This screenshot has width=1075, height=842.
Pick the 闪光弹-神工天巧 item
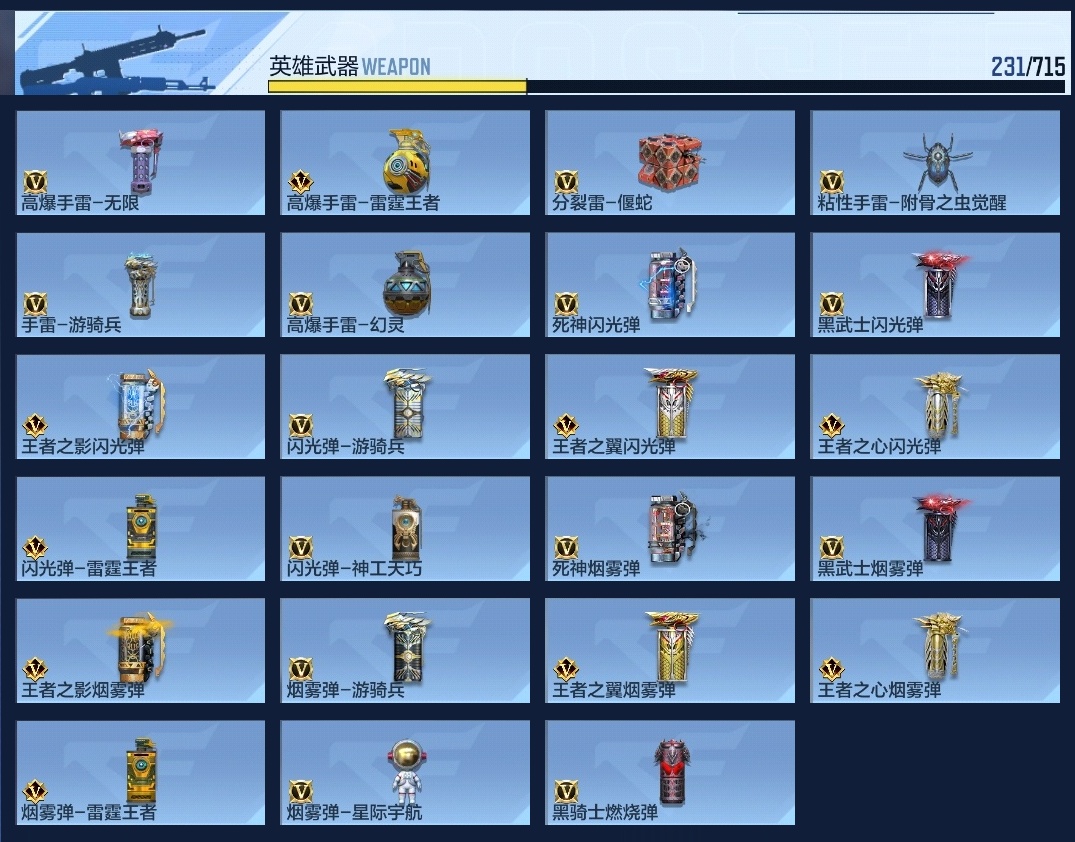point(405,529)
